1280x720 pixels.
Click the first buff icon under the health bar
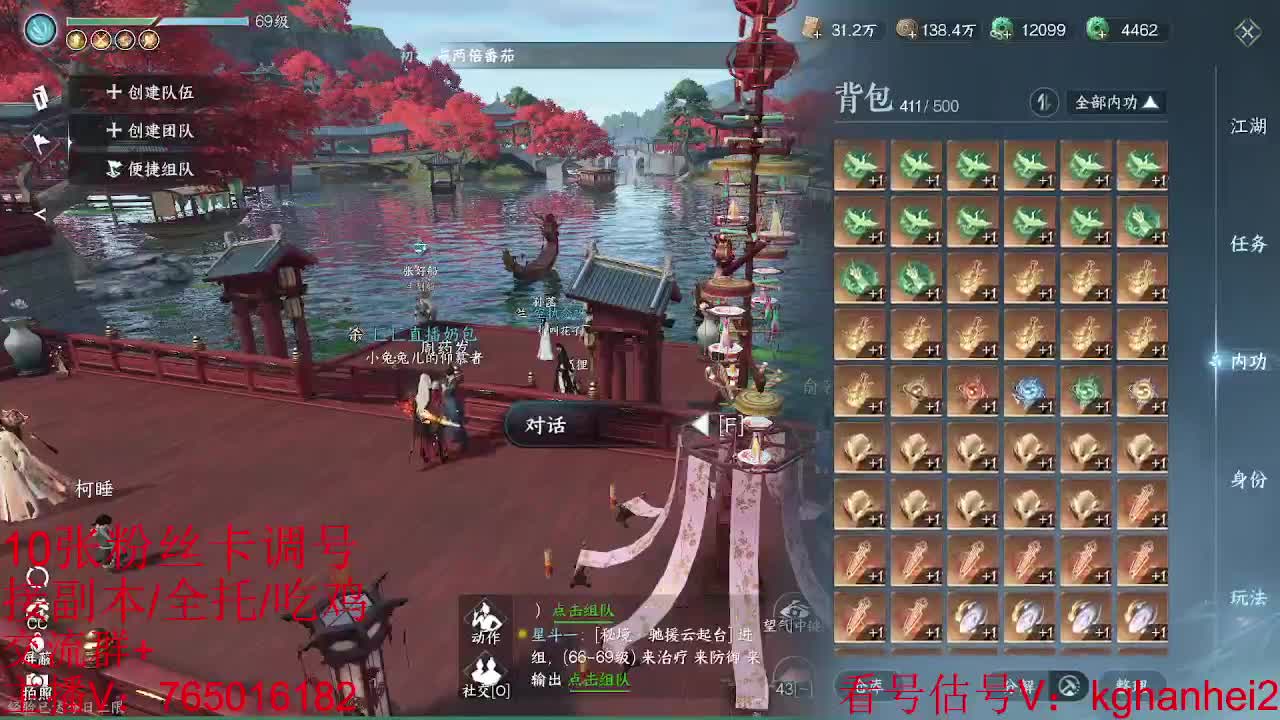pyautogui.click(x=76, y=39)
